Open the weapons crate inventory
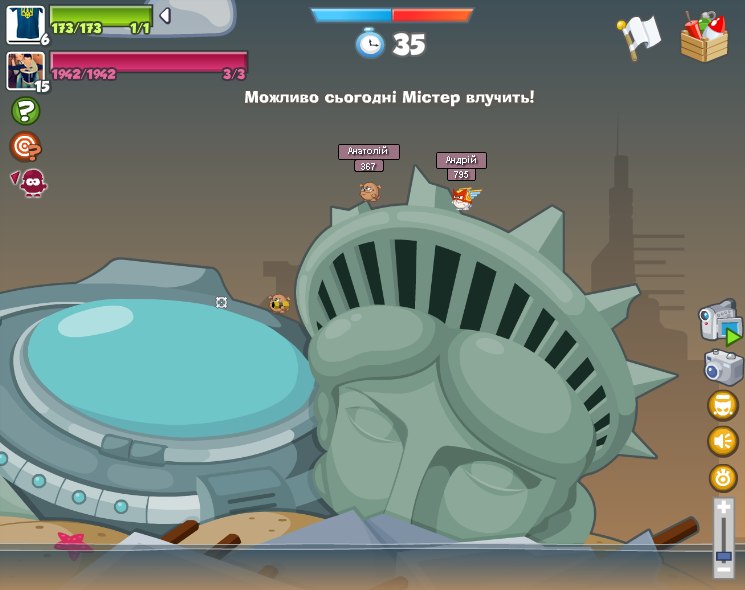 (704, 38)
